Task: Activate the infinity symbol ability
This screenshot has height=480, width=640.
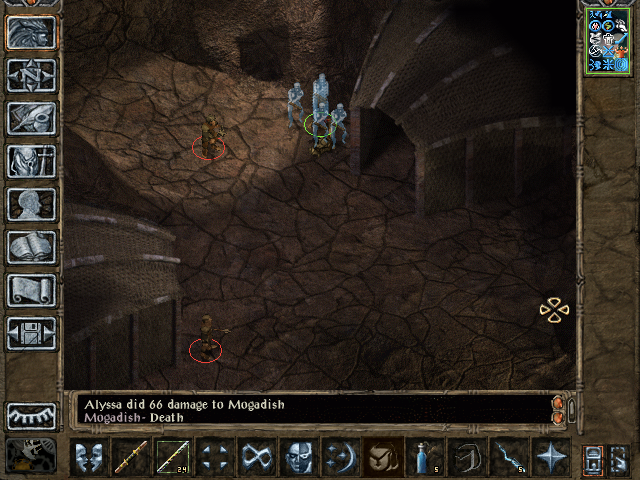Action: click(258, 458)
